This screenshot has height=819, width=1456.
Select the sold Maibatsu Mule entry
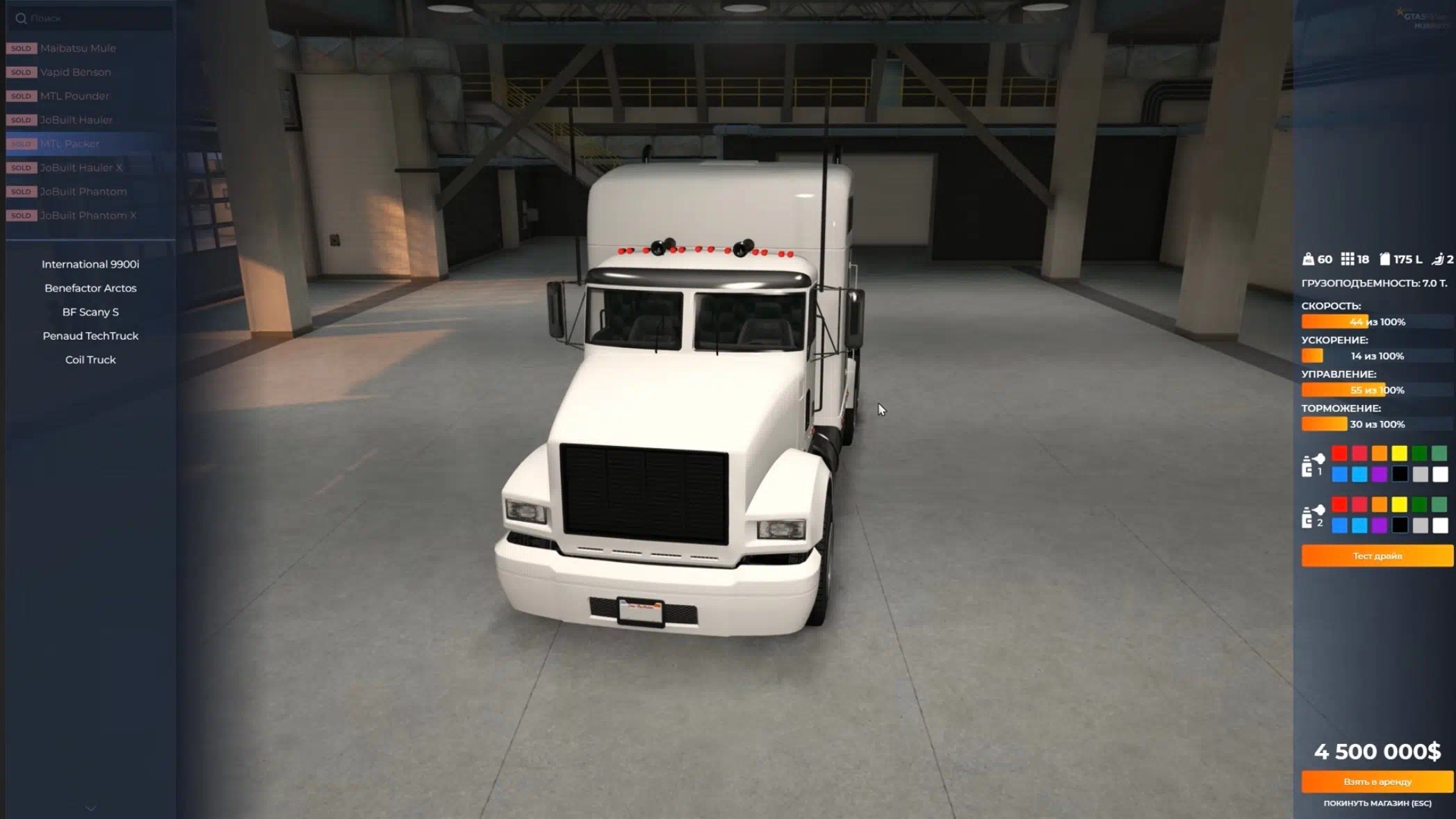(78, 48)
